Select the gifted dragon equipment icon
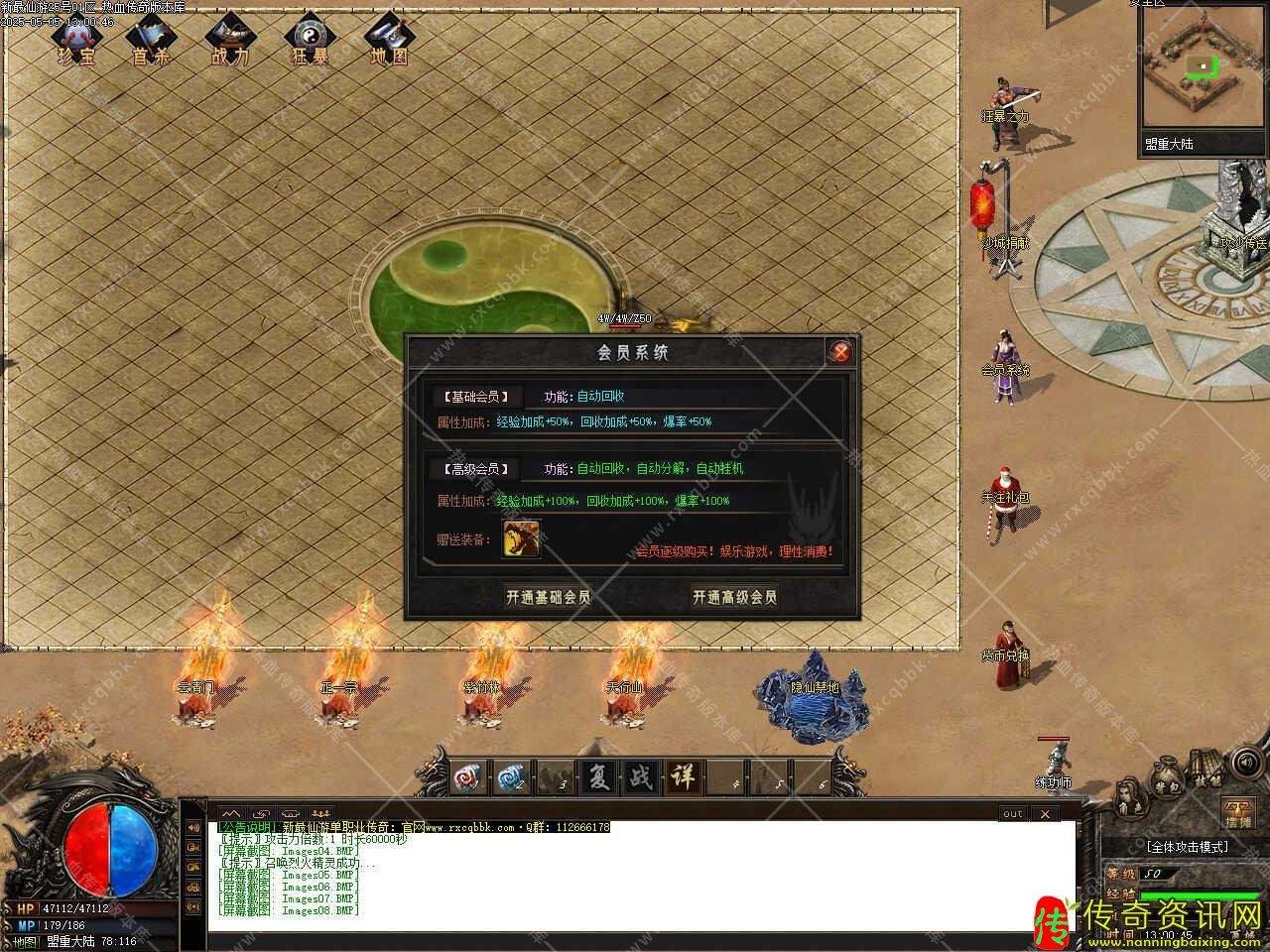1270x952 pixels. click(x=521, y=539)
